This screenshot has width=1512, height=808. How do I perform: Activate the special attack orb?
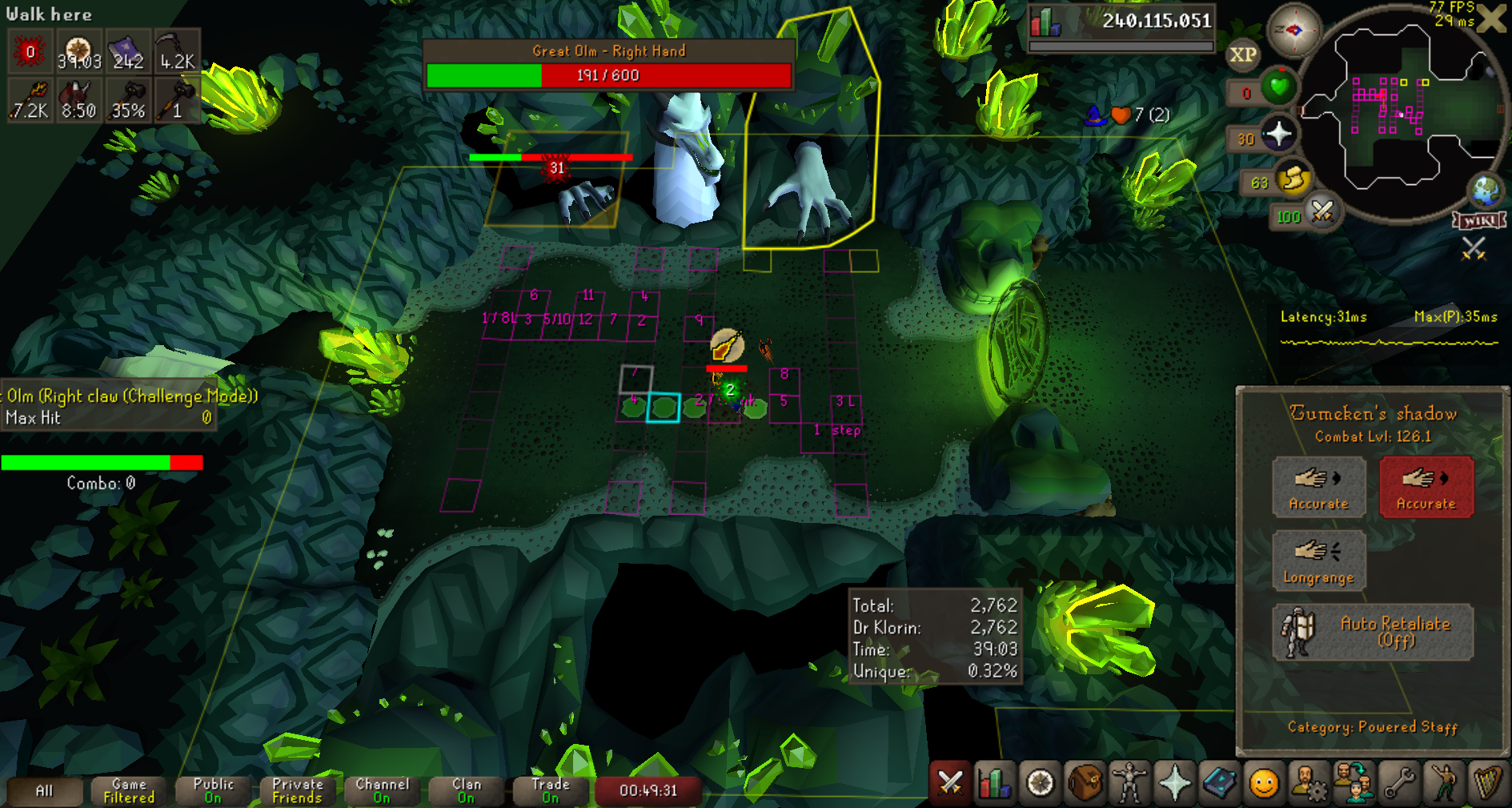1321,212
